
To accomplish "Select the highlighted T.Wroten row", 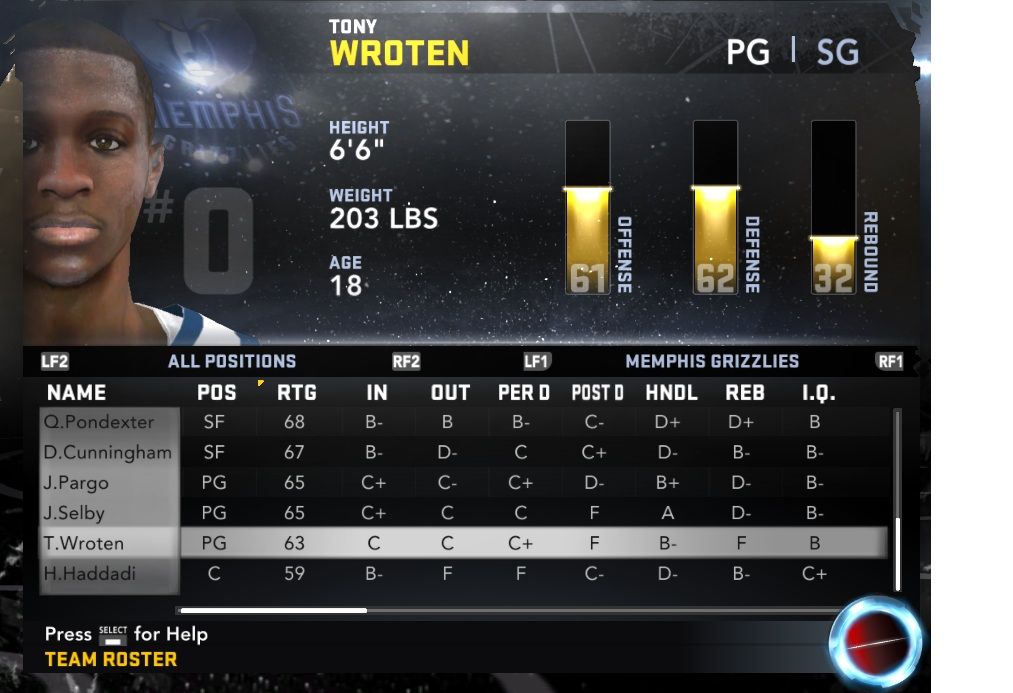I will point(84,544).
